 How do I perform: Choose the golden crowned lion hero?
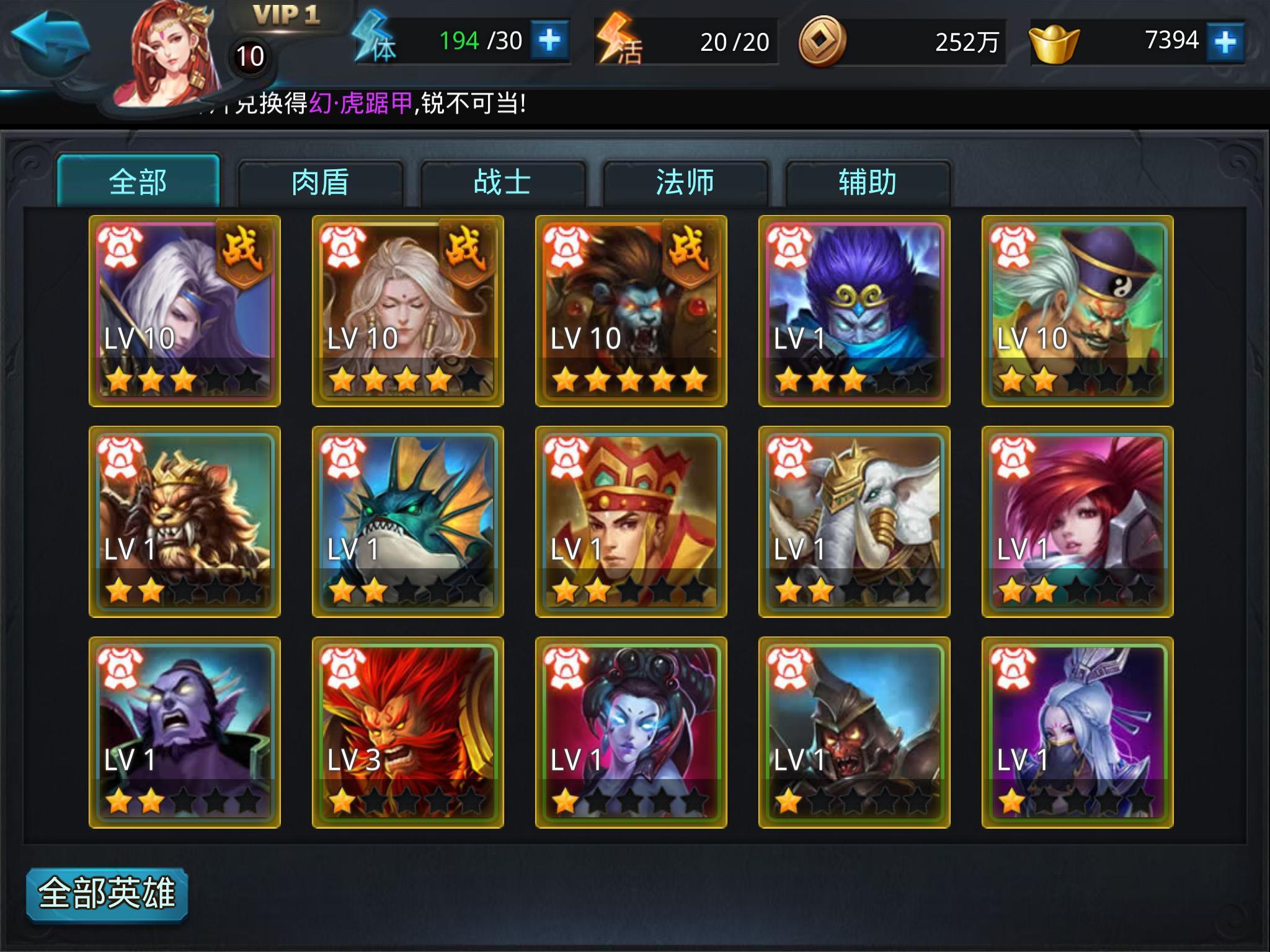[x=185, y=522]
